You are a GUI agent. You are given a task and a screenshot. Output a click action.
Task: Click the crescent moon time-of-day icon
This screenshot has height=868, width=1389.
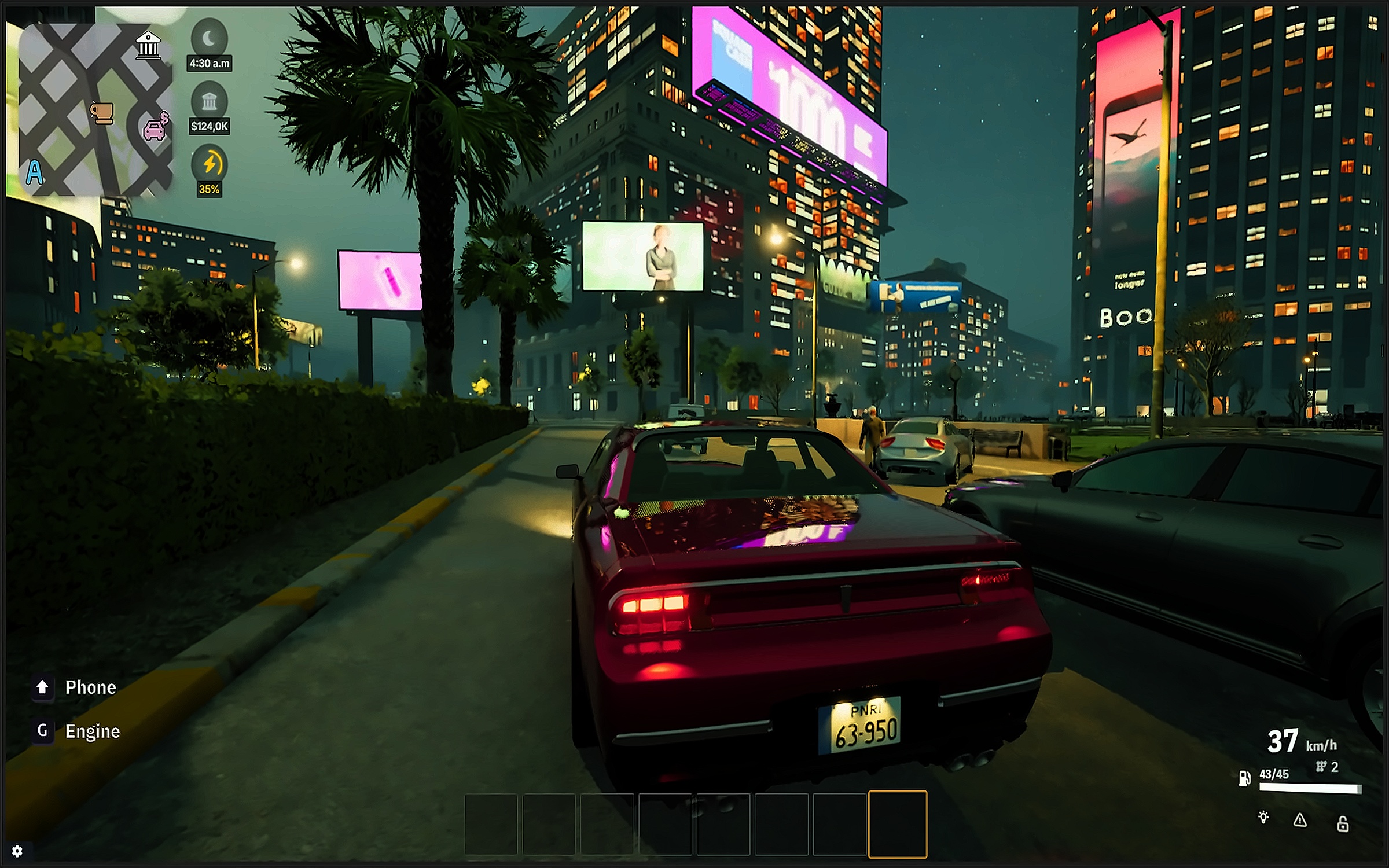click(x=209, y=39)
